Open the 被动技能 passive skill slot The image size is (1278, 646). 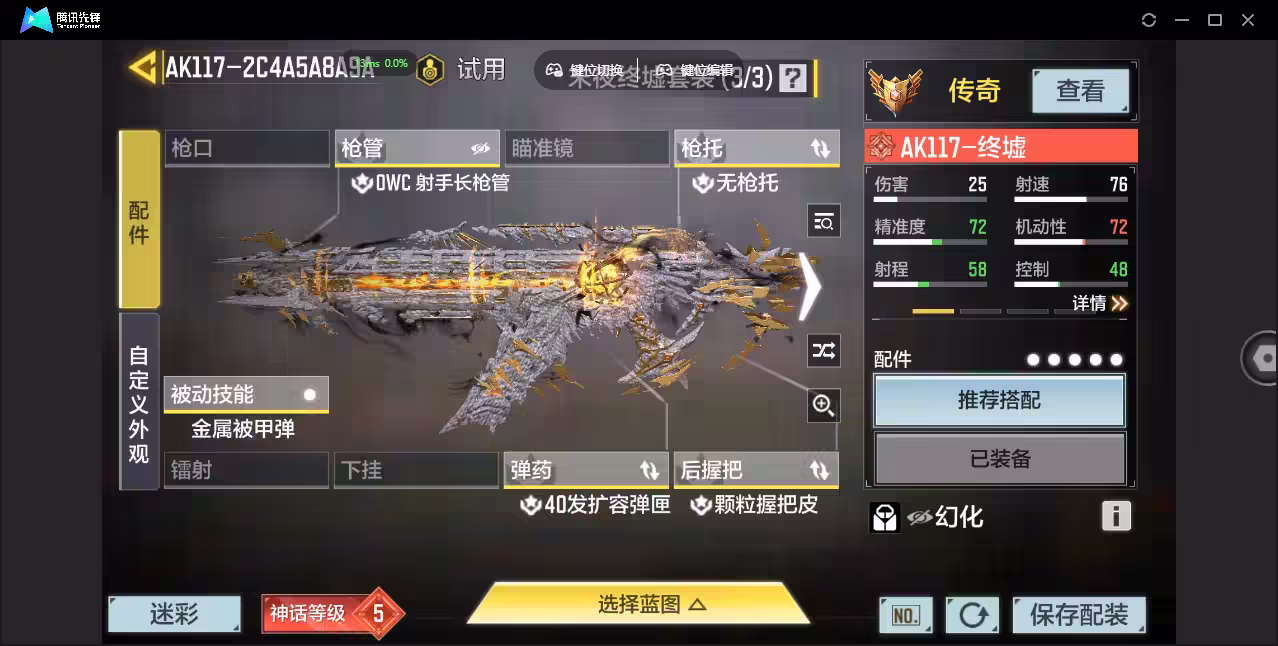[x=246, y=394]
